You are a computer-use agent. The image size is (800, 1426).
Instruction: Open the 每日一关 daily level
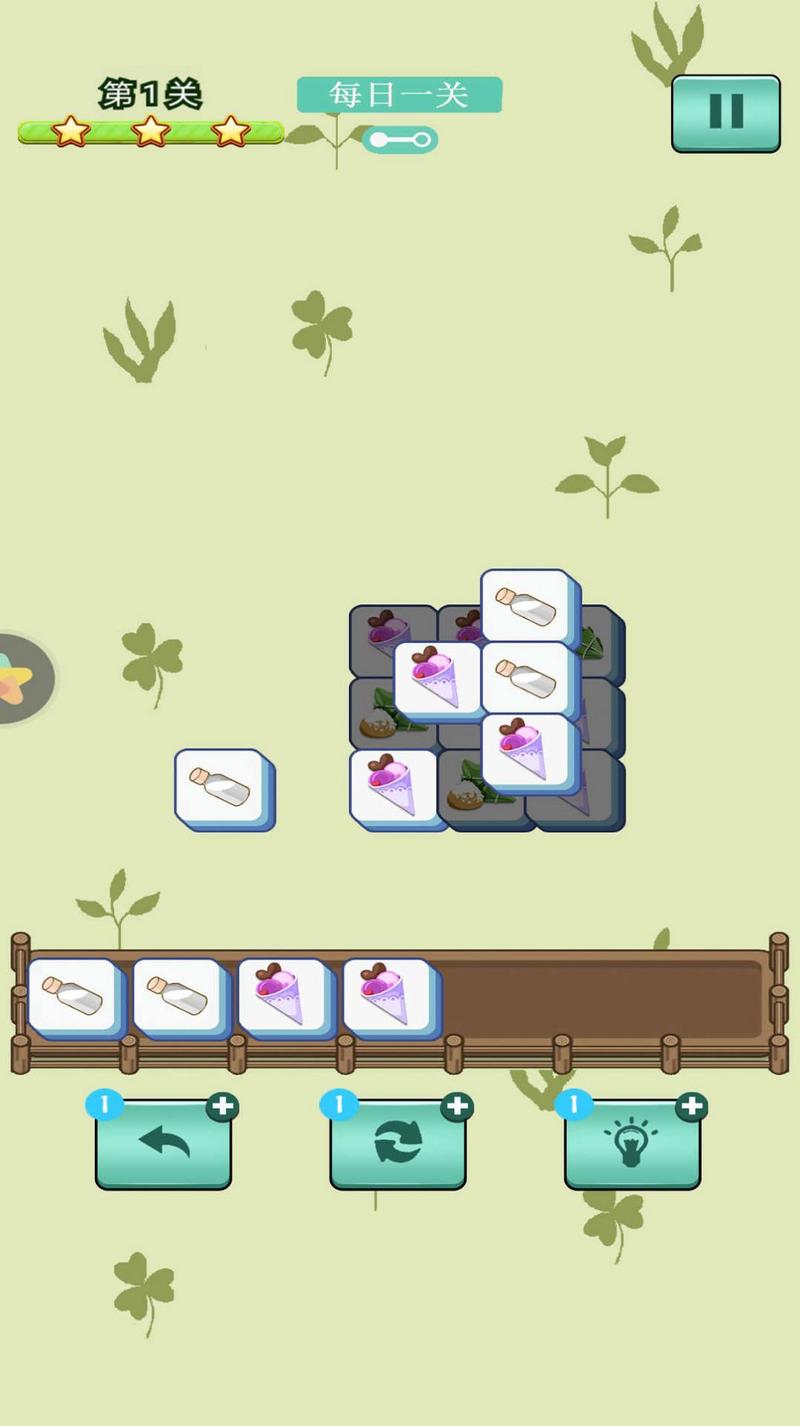[x=399, y=95]
